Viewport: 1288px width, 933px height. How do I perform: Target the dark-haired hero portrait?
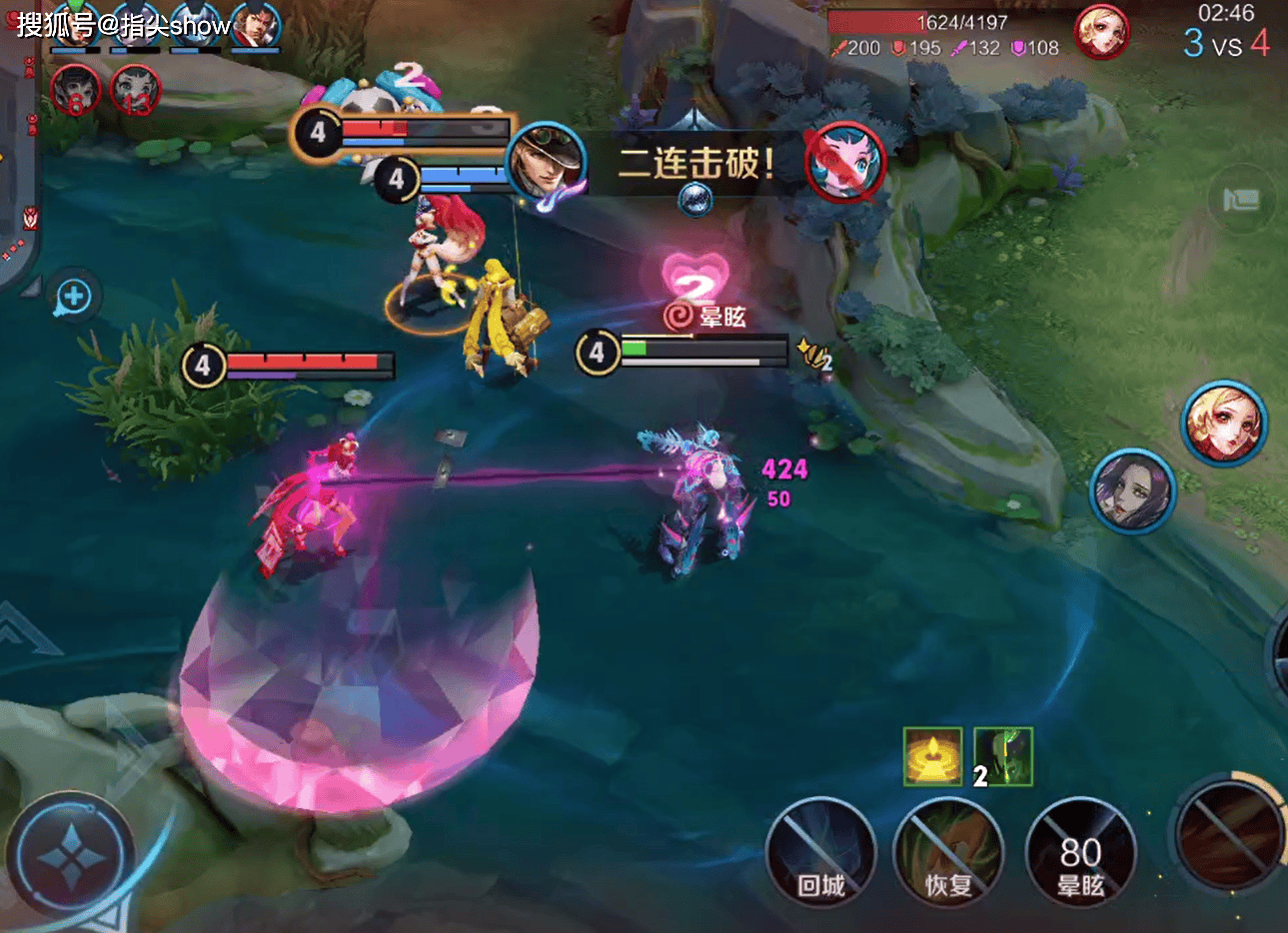coord(1132,489)
